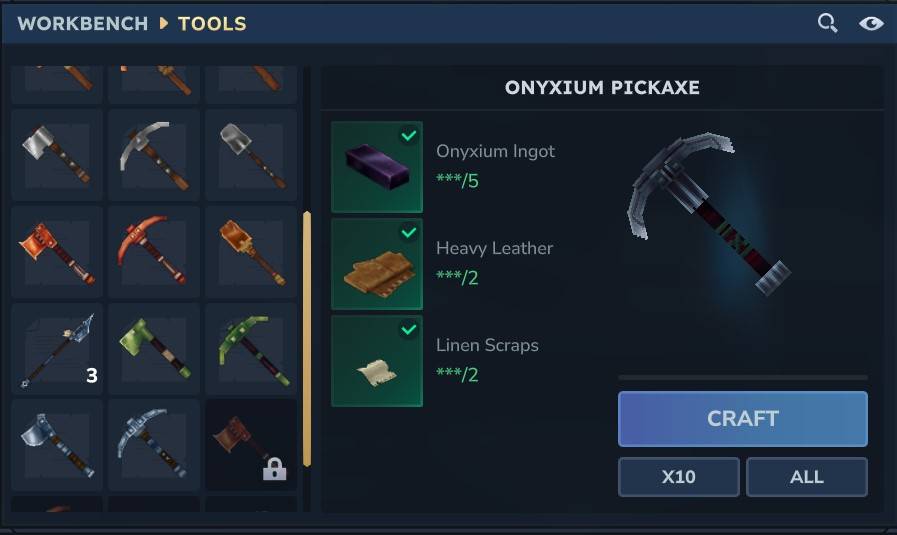
Task: Click the Linen Scraps ingredient slot
Action: [x=377, y=361]
